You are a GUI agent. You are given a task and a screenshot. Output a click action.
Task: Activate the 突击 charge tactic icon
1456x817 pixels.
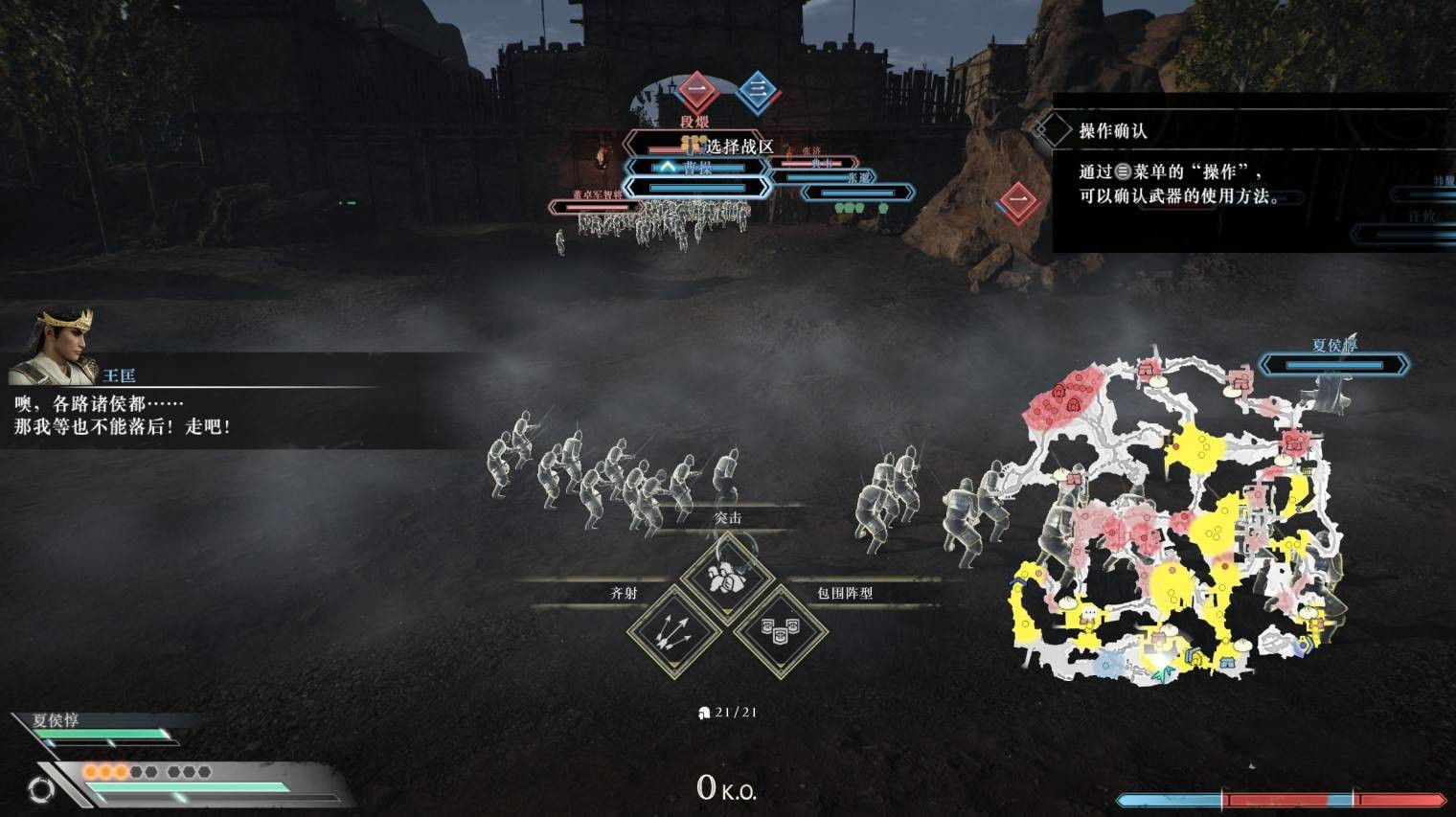(727, 577)
